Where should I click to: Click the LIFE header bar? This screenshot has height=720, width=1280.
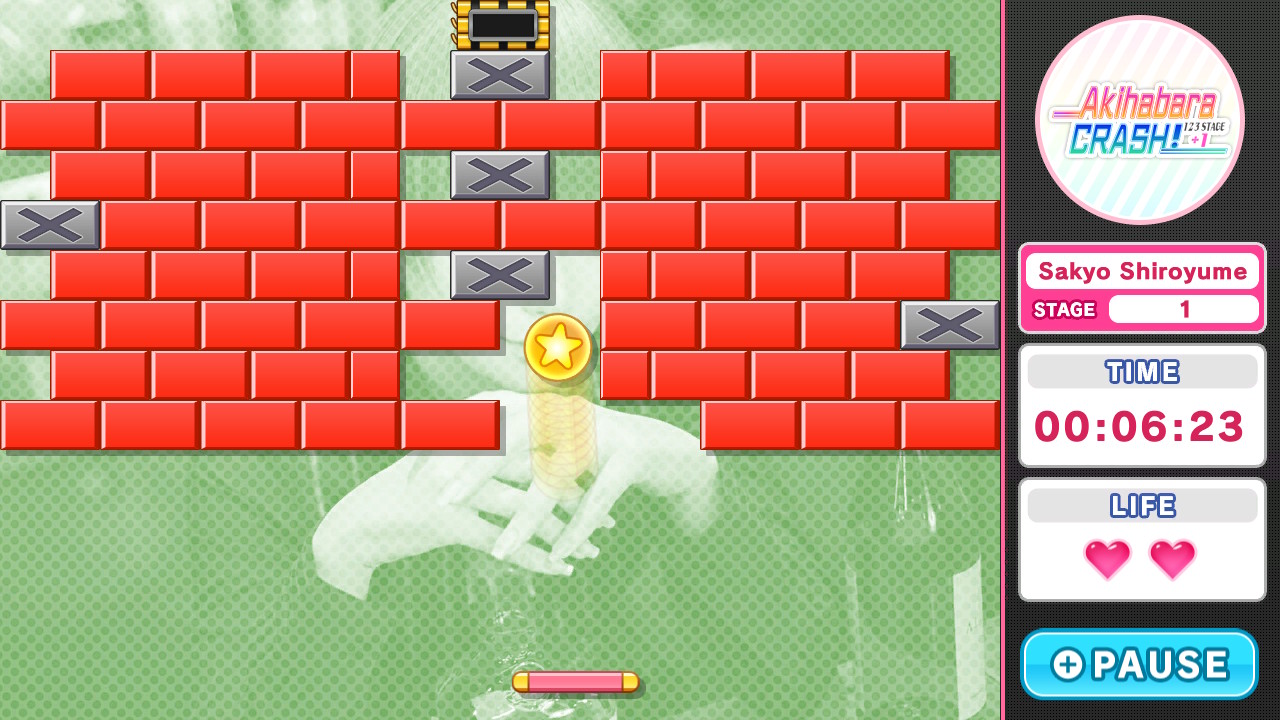point(1141,505)
